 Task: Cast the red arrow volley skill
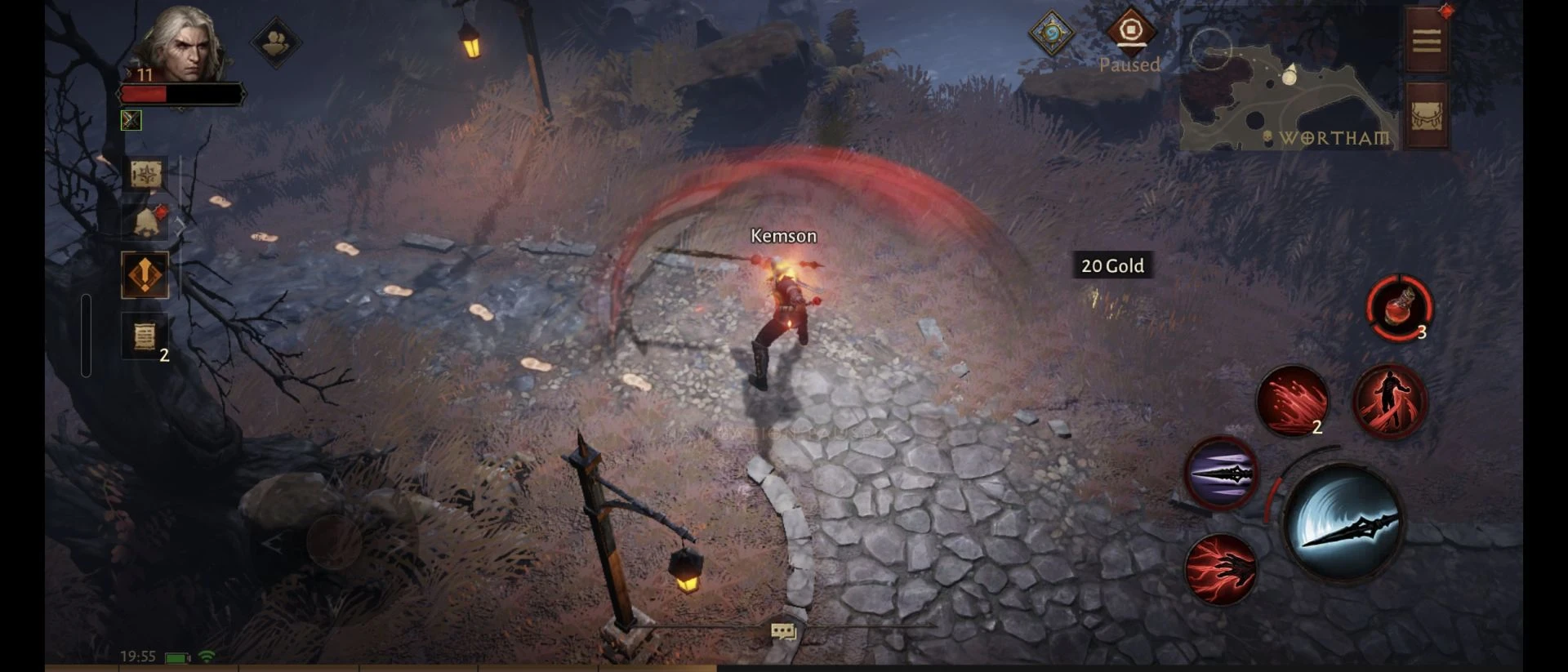pos(1291,401)
